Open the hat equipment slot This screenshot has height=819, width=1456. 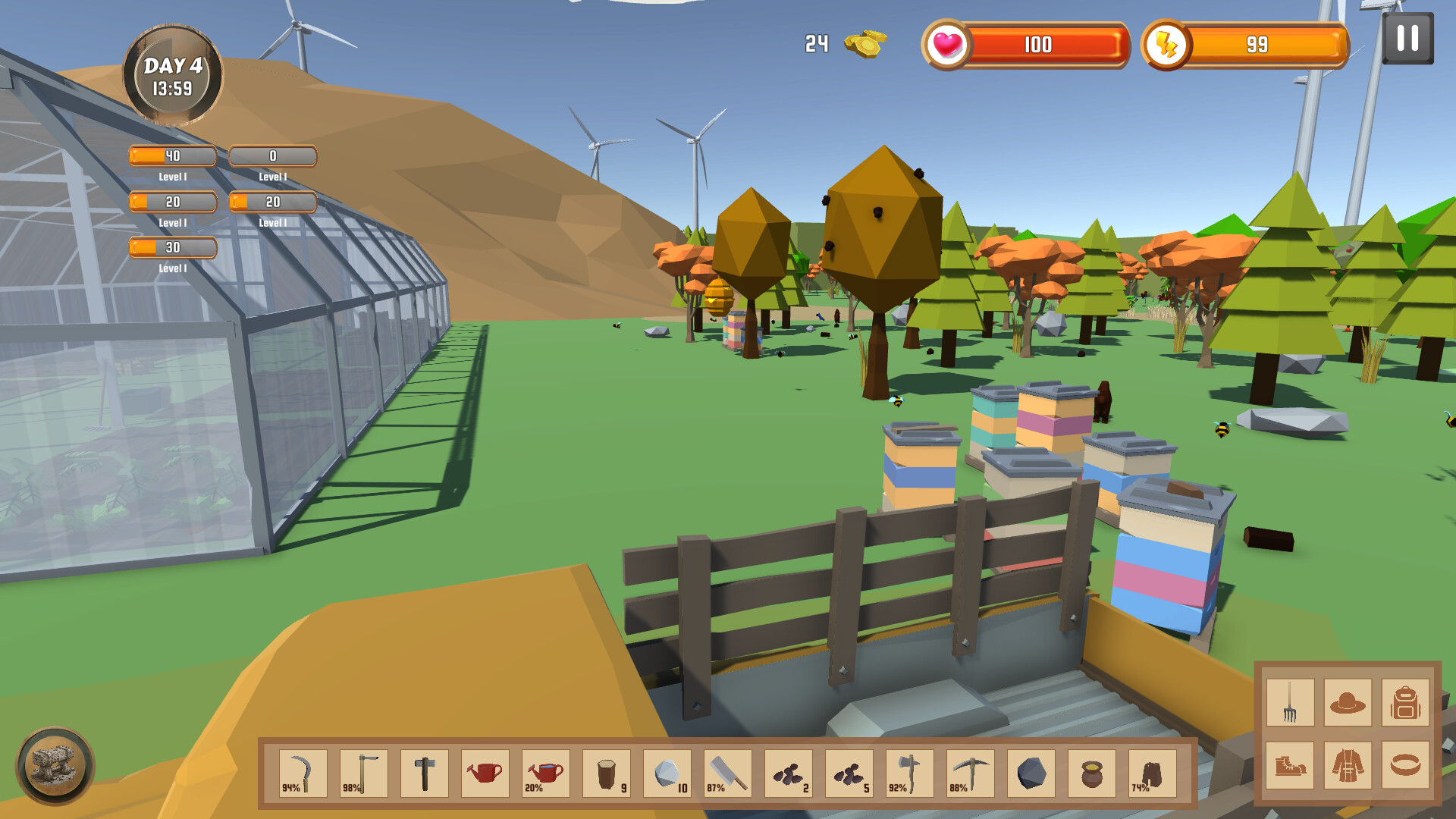point(1350,701)
